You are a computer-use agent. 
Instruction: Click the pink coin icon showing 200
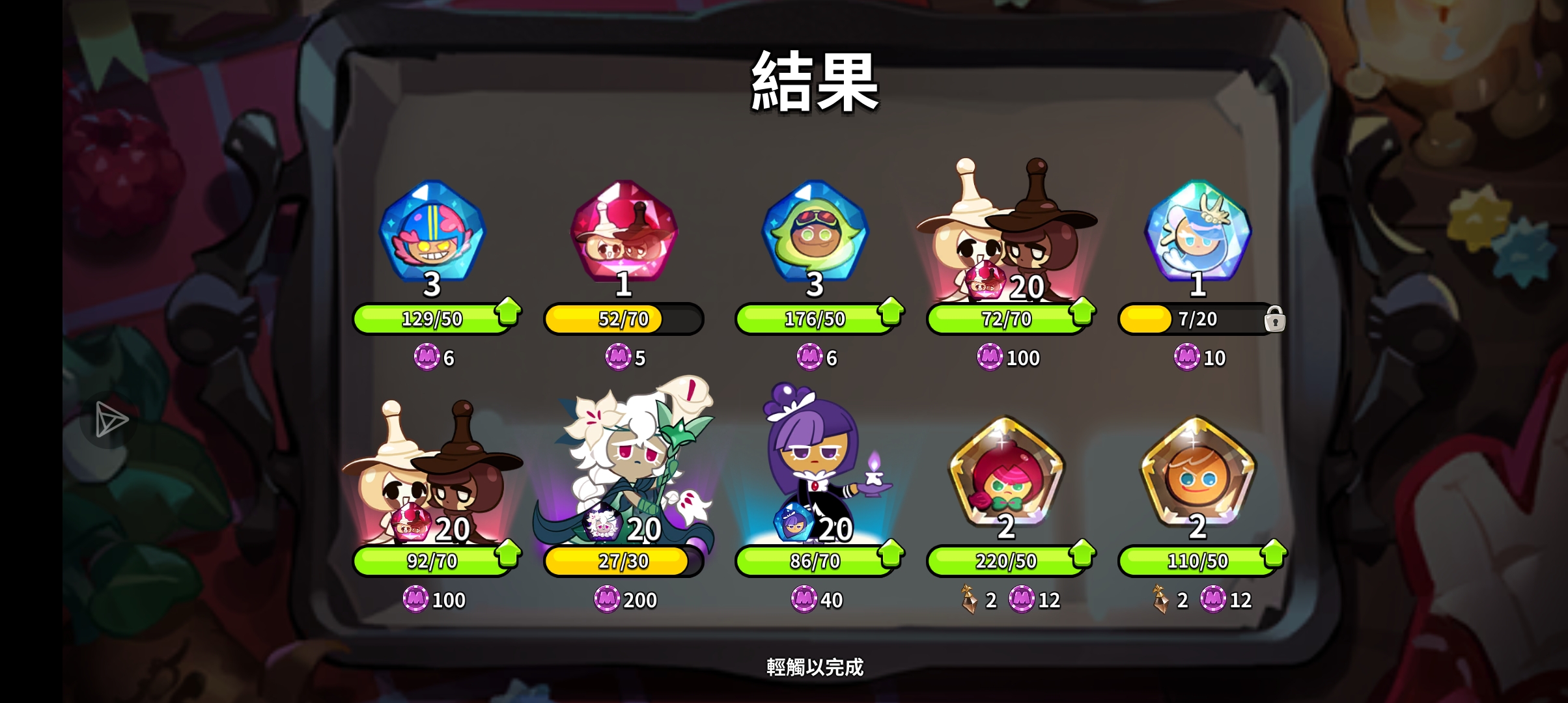pyautogui.click(x=606, y=601)
